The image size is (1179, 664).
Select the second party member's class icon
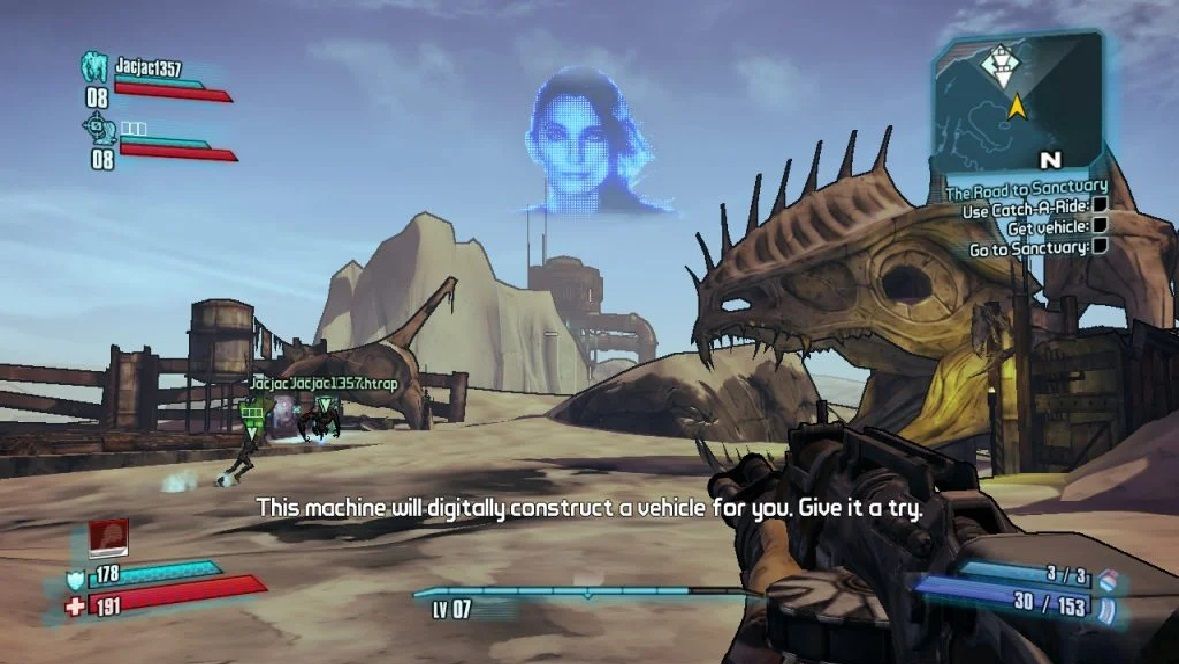pos(97,128)
